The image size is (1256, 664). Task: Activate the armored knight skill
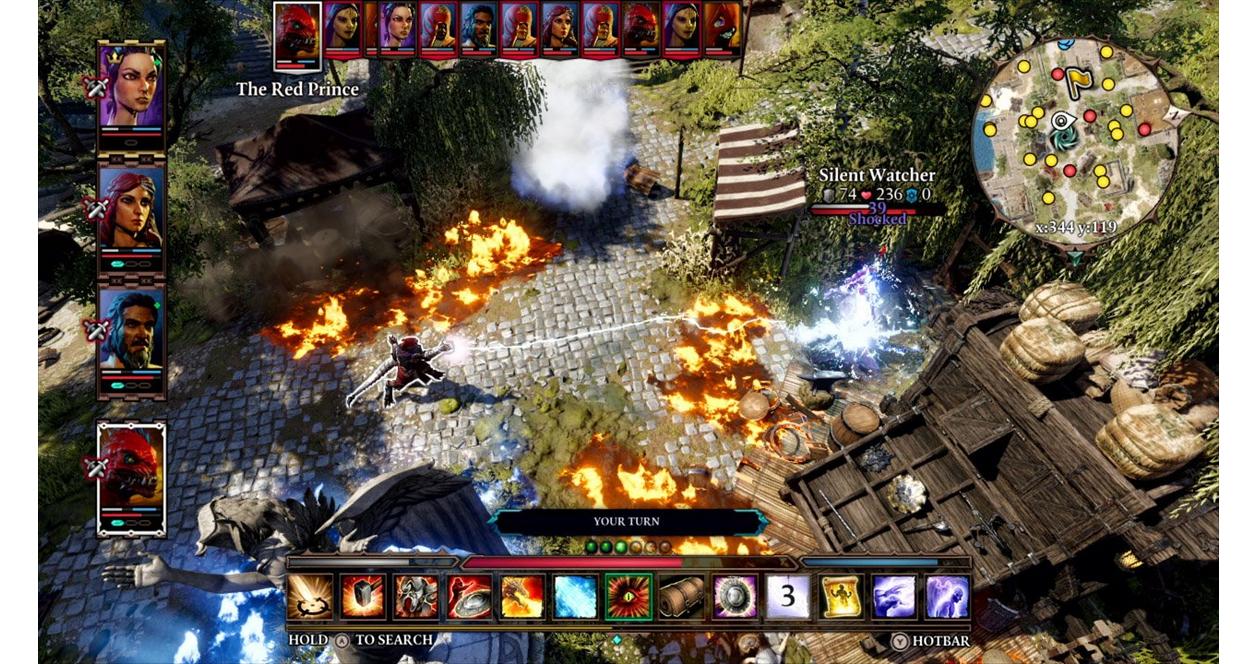click(415, 596)
